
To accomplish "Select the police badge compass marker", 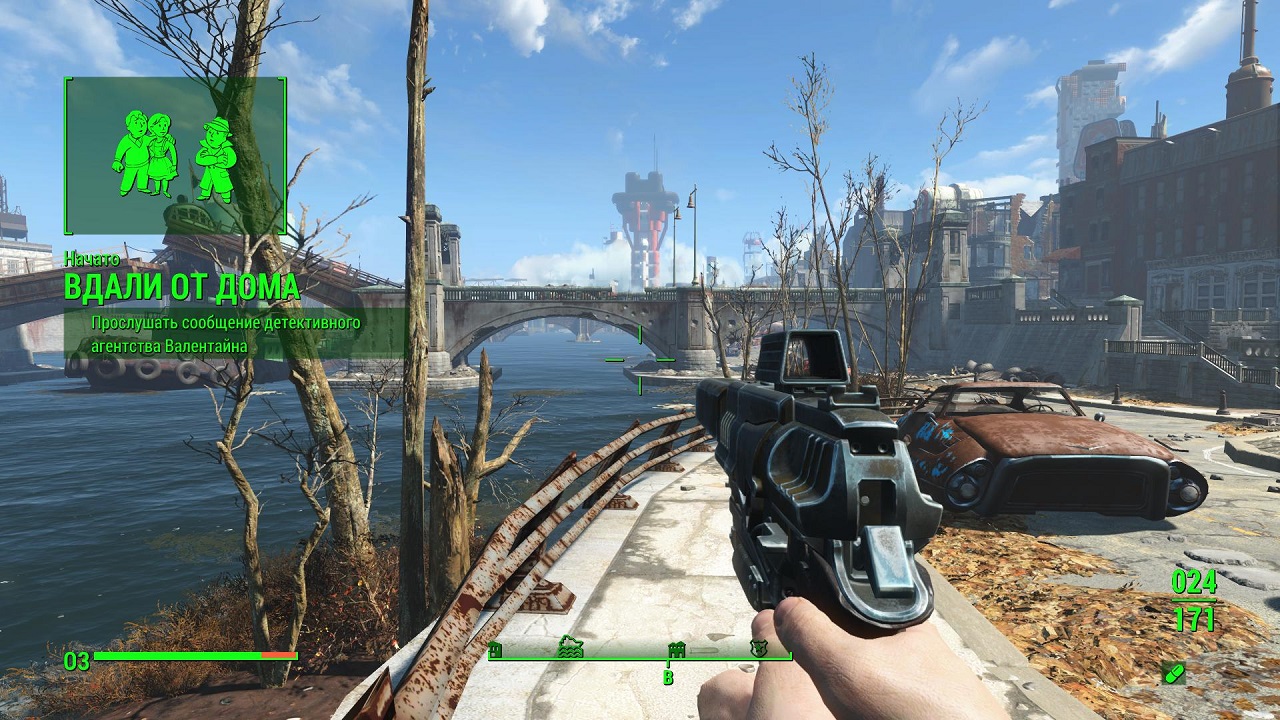I will click(759, 649).
